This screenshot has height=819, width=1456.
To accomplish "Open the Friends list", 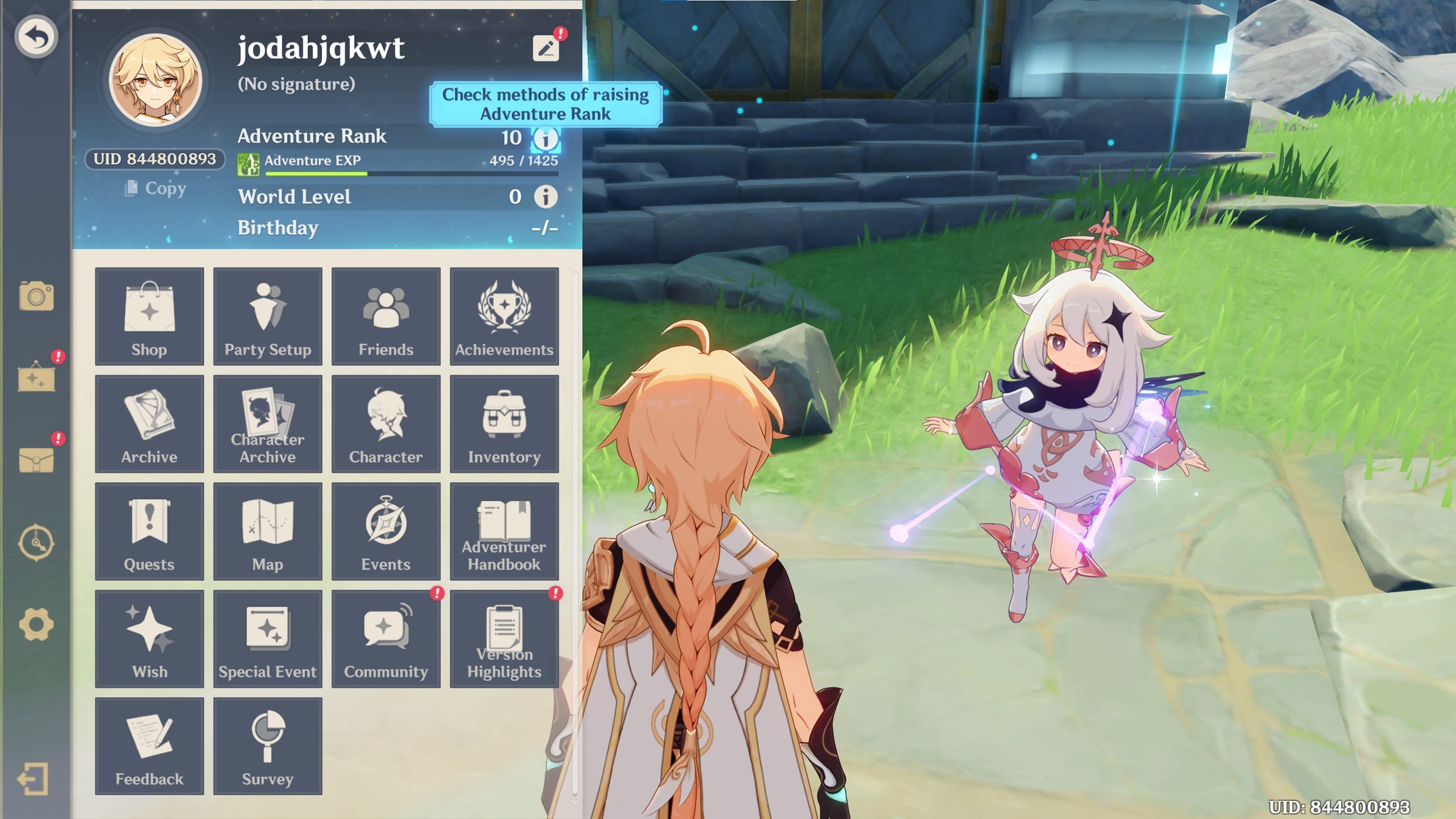I will [385, 316].
